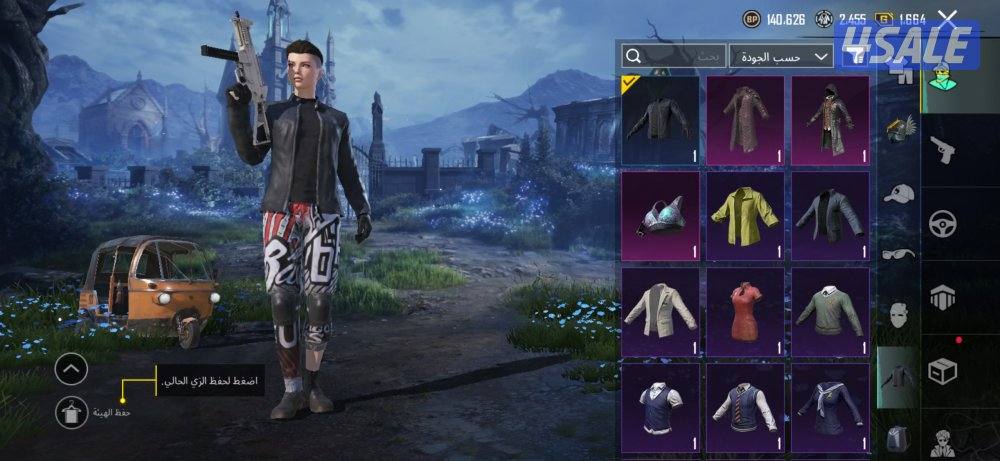
Task: Switch to the sunglasses subcategory
Action: tap(900, 254)
